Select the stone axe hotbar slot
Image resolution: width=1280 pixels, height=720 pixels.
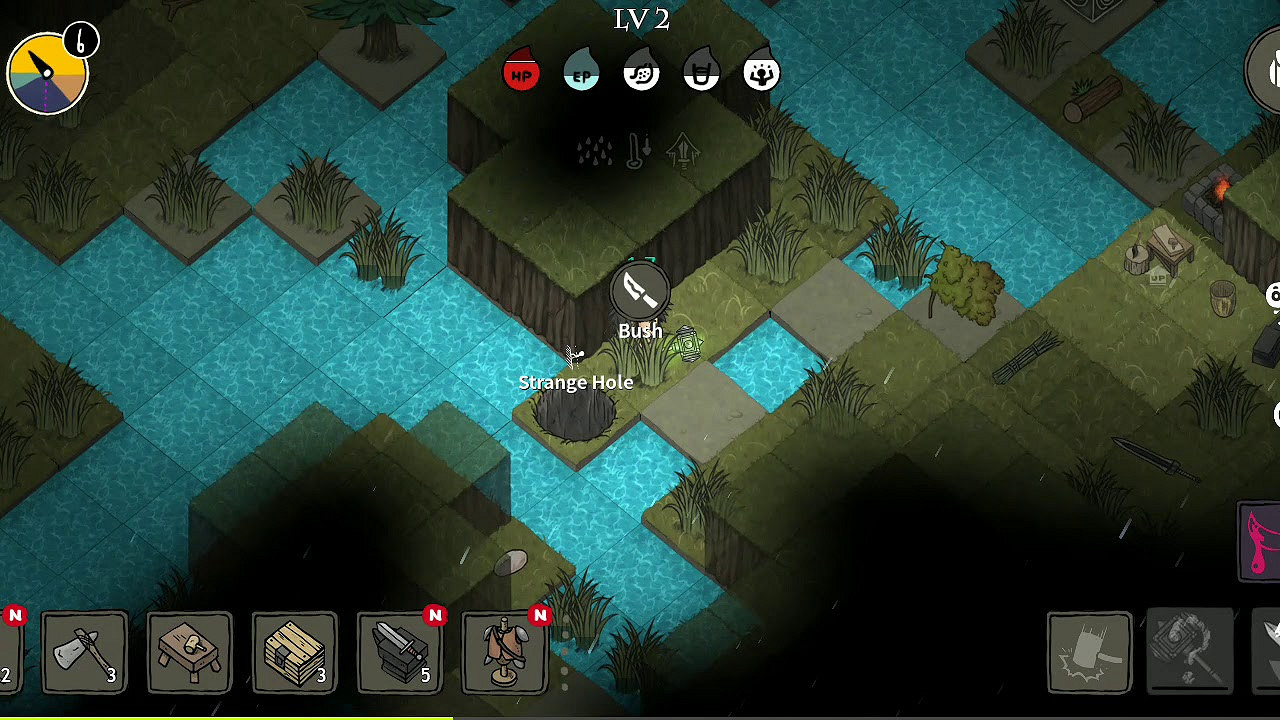pyautogui.click(x=85, y=653)
